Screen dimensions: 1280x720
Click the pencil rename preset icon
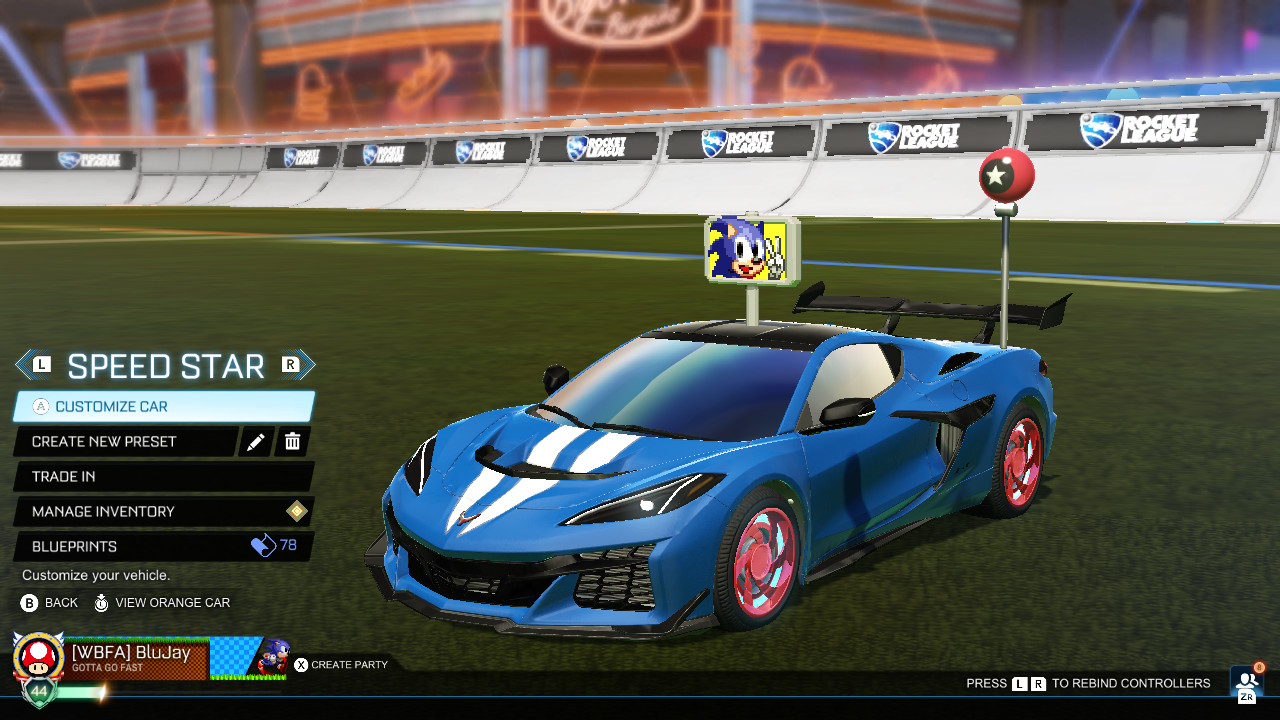click(x=256, y=442)
